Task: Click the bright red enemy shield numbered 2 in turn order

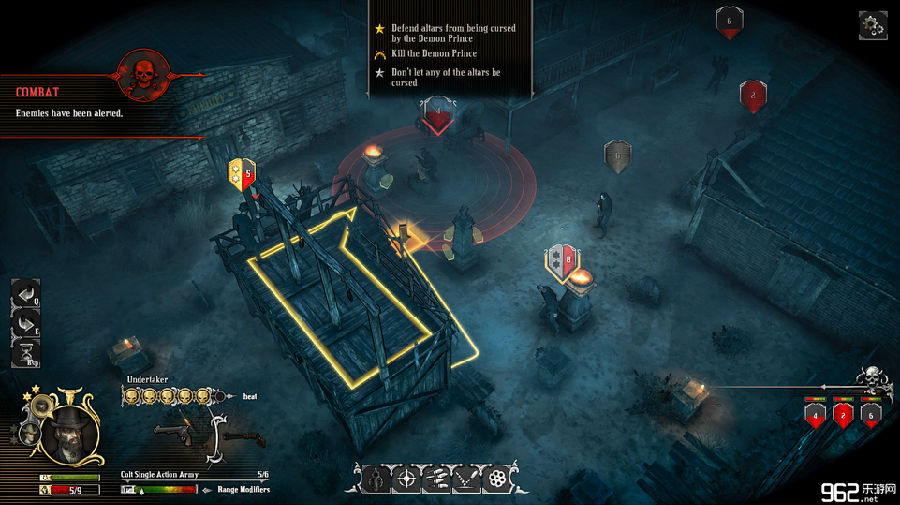Action: [843, 414]
